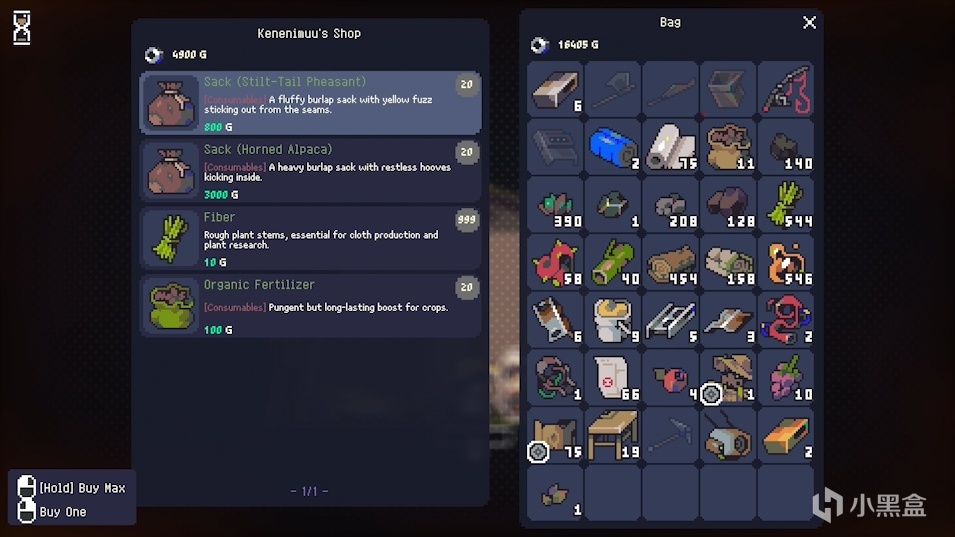Pick the Fiber item in the shop
This screenshot has width=955, height=537.
310,238
